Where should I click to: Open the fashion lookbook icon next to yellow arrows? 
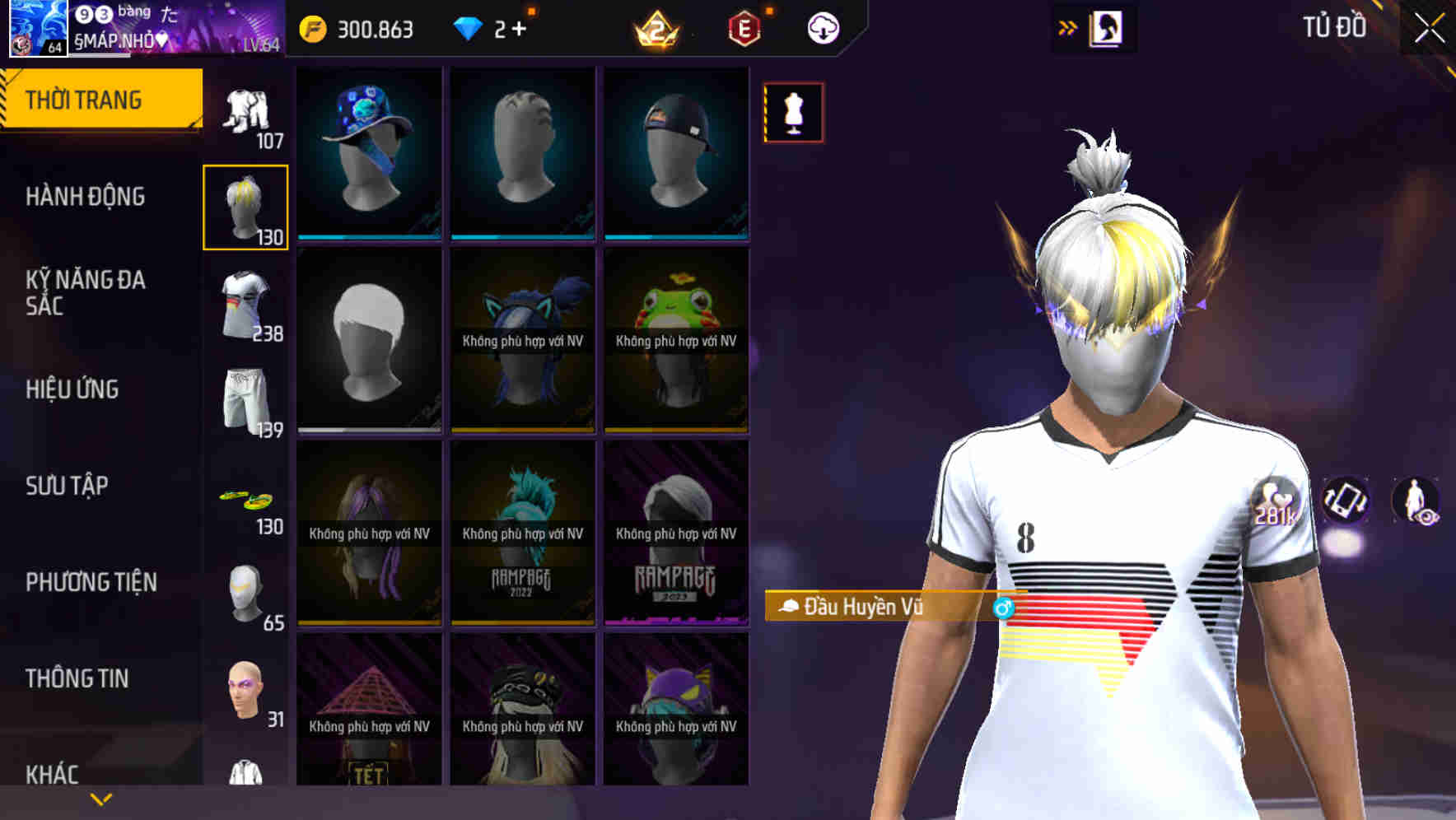[1105, 27]
